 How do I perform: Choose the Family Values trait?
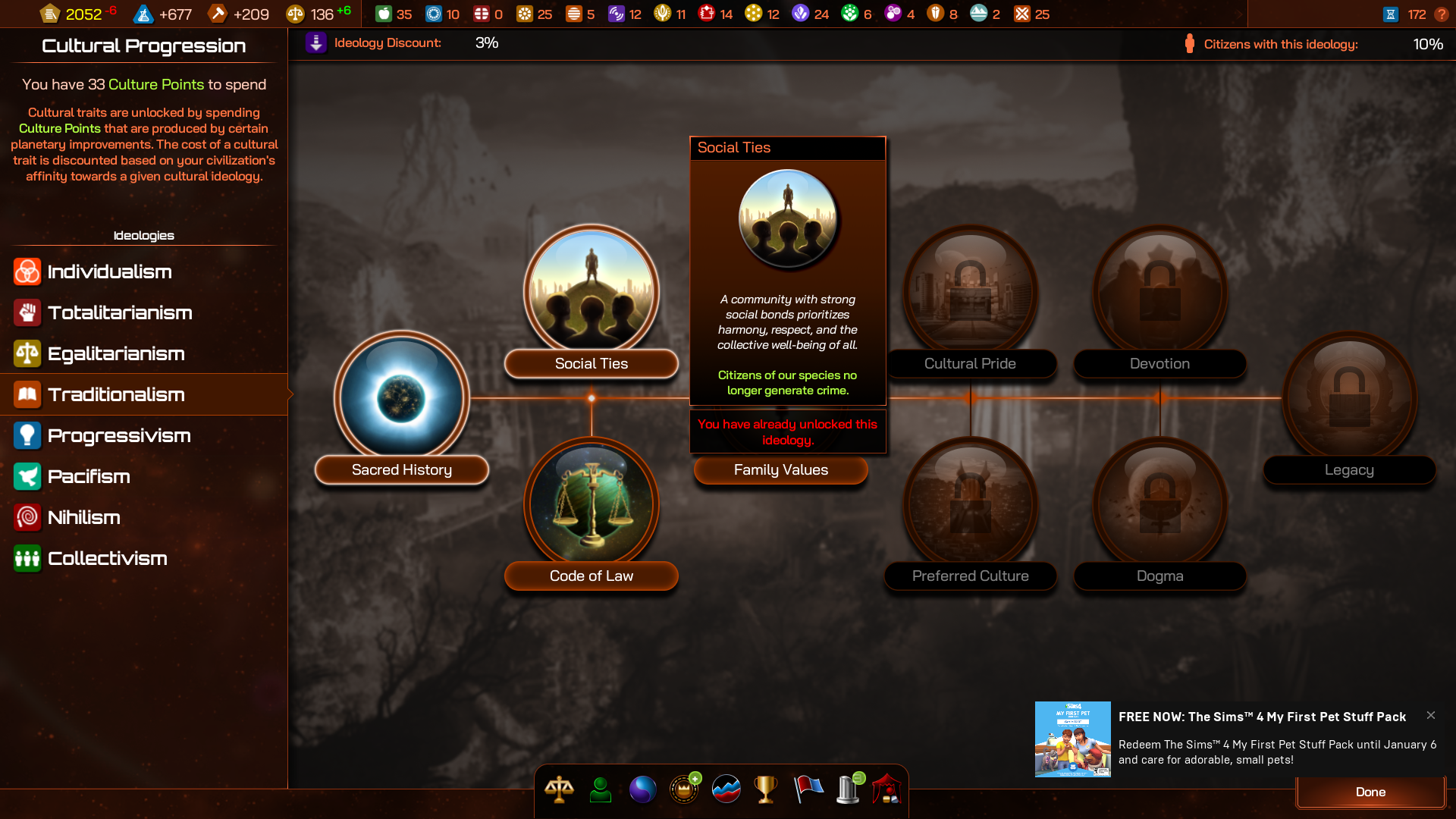point(780,470)
